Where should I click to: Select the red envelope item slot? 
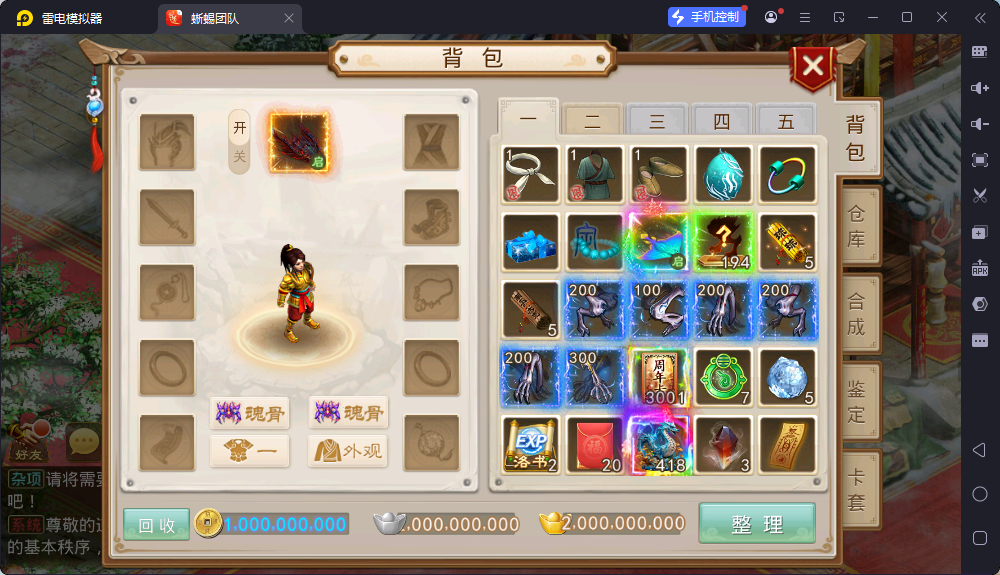(x=594, y=443)
